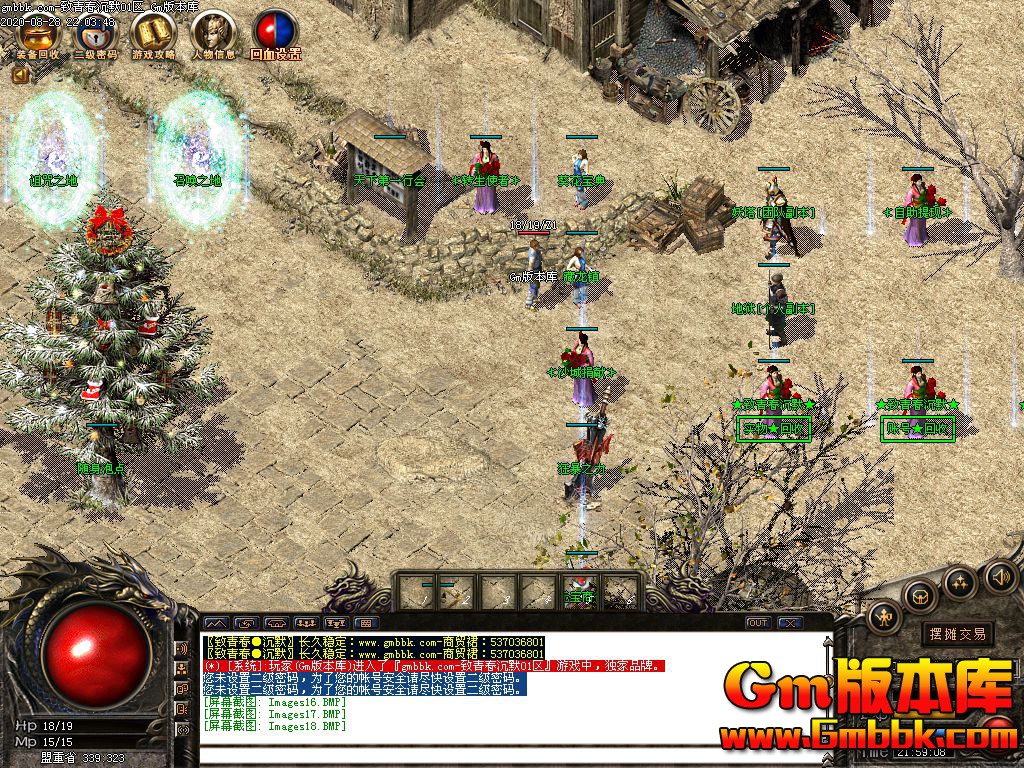Toggle sound with the speaker button
This screenshot has height=768, width=1024.
pos(1000,576)
